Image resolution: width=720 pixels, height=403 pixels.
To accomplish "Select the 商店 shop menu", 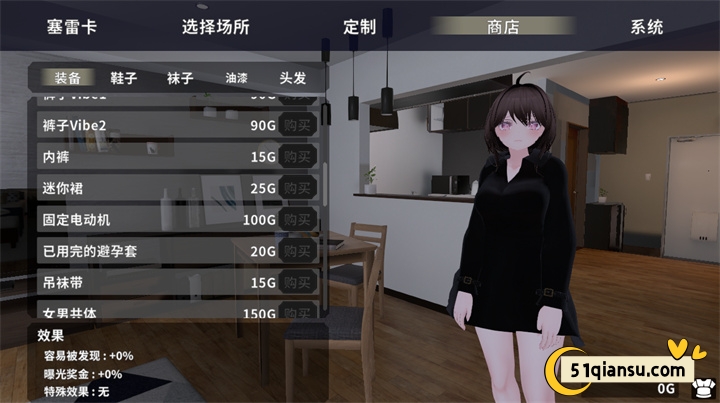I will [x=502, y=27].
